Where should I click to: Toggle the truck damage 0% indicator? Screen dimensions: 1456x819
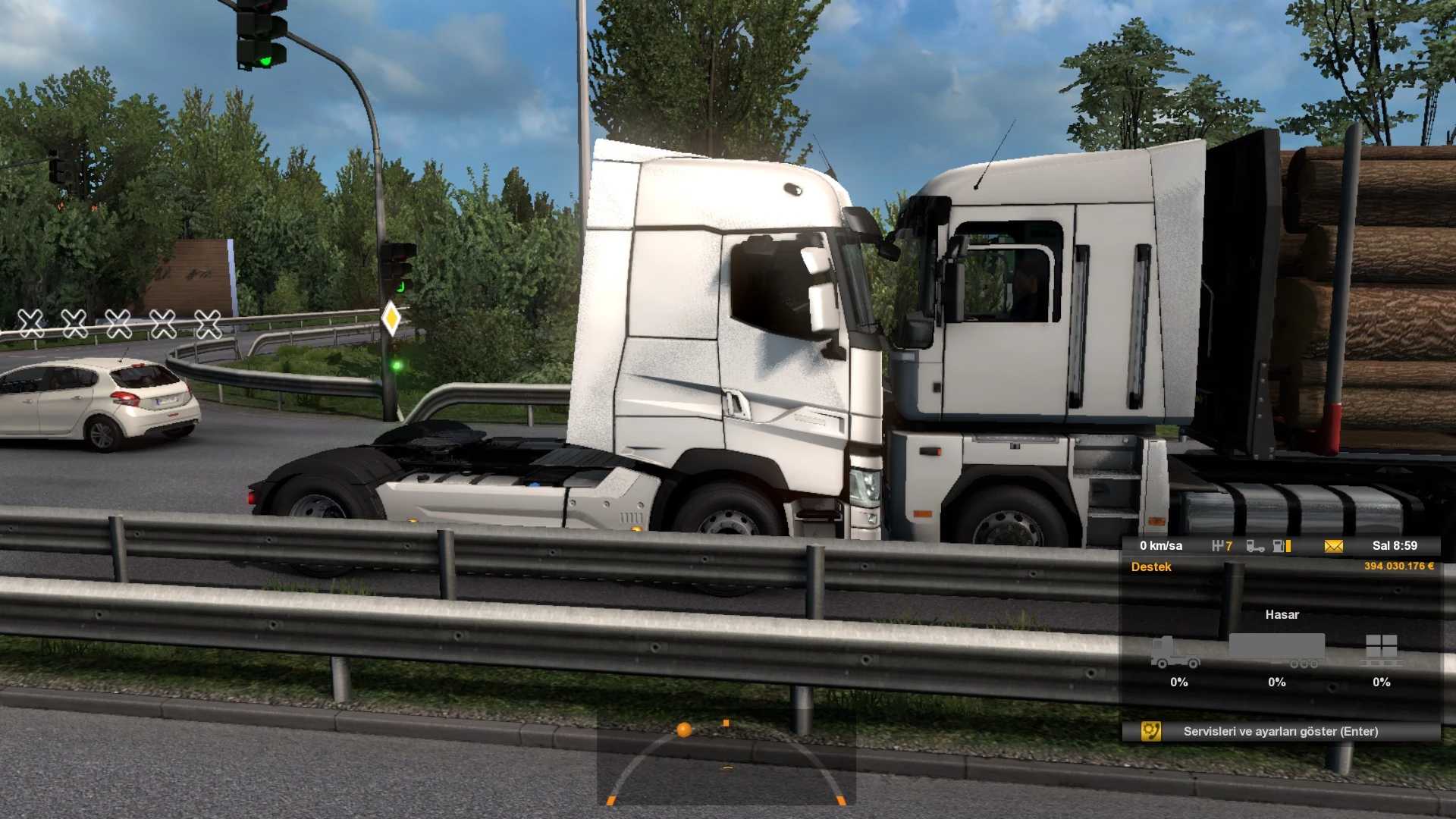tap(1178, 681)
